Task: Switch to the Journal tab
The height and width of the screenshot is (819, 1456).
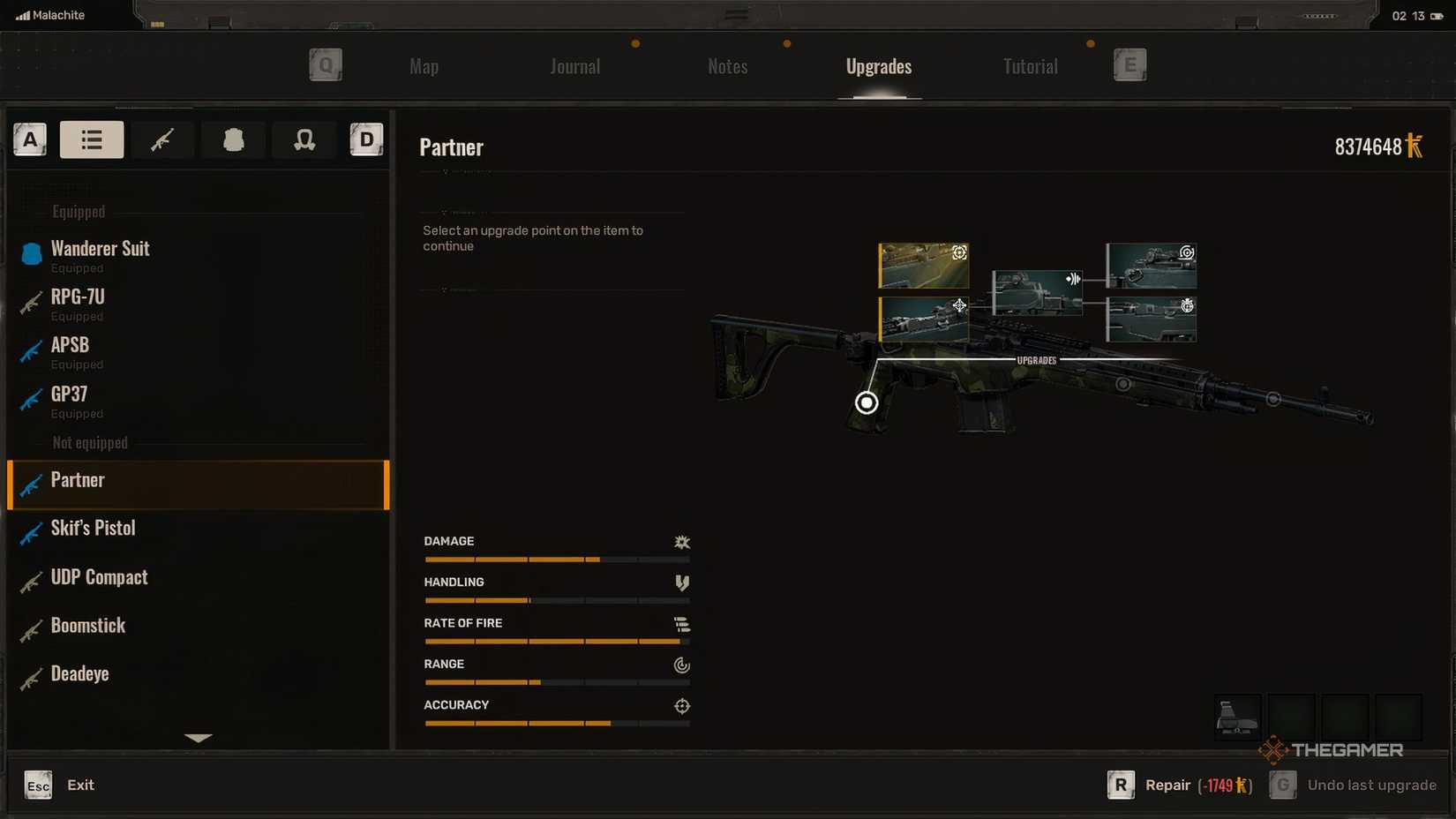Action: point(574,66)
